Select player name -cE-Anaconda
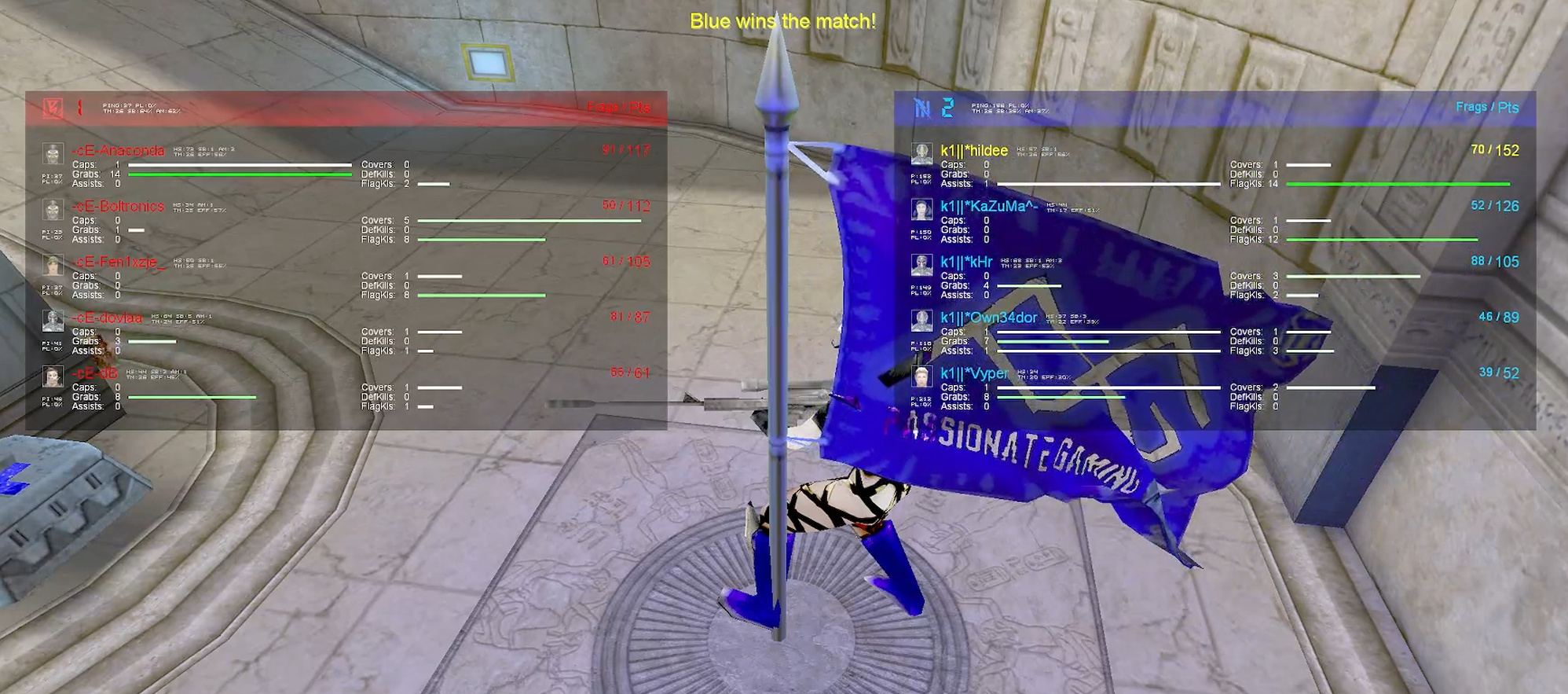This screenshot has width=1568, height=694. pos(118,150)
